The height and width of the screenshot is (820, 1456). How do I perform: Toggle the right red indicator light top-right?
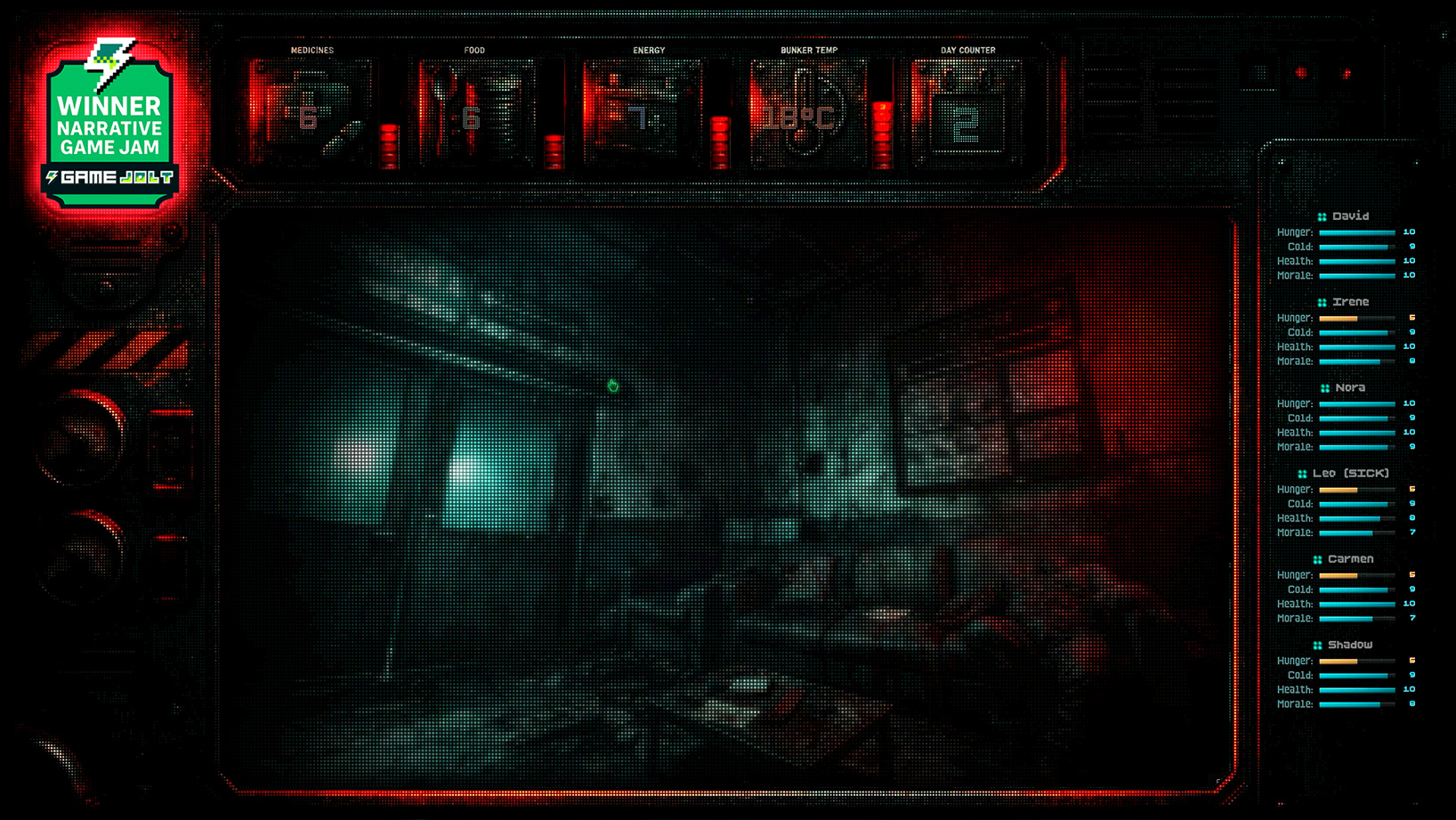point(1344,75)
